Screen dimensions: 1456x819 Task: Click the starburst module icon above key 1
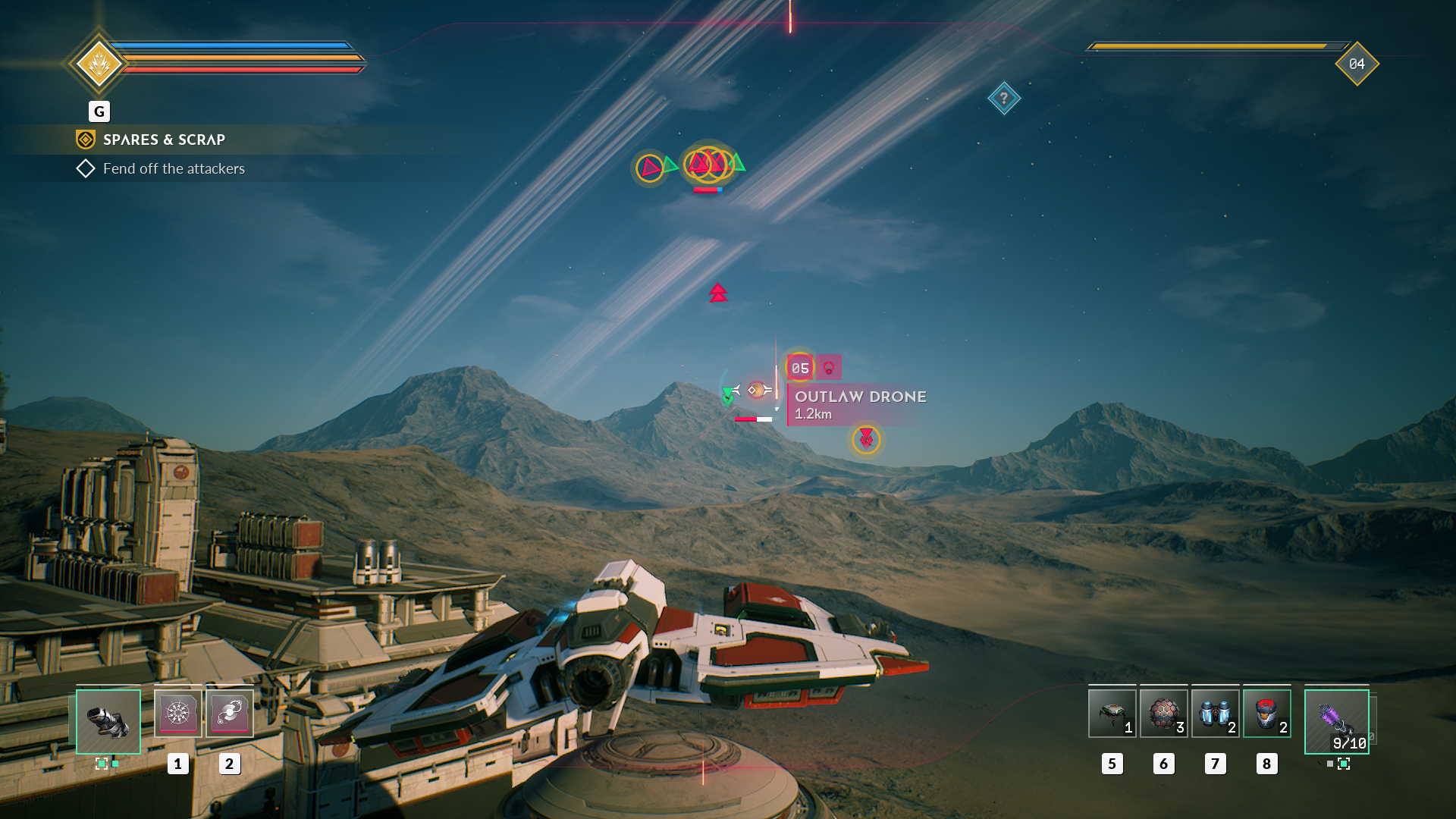(x=179, y=713)
